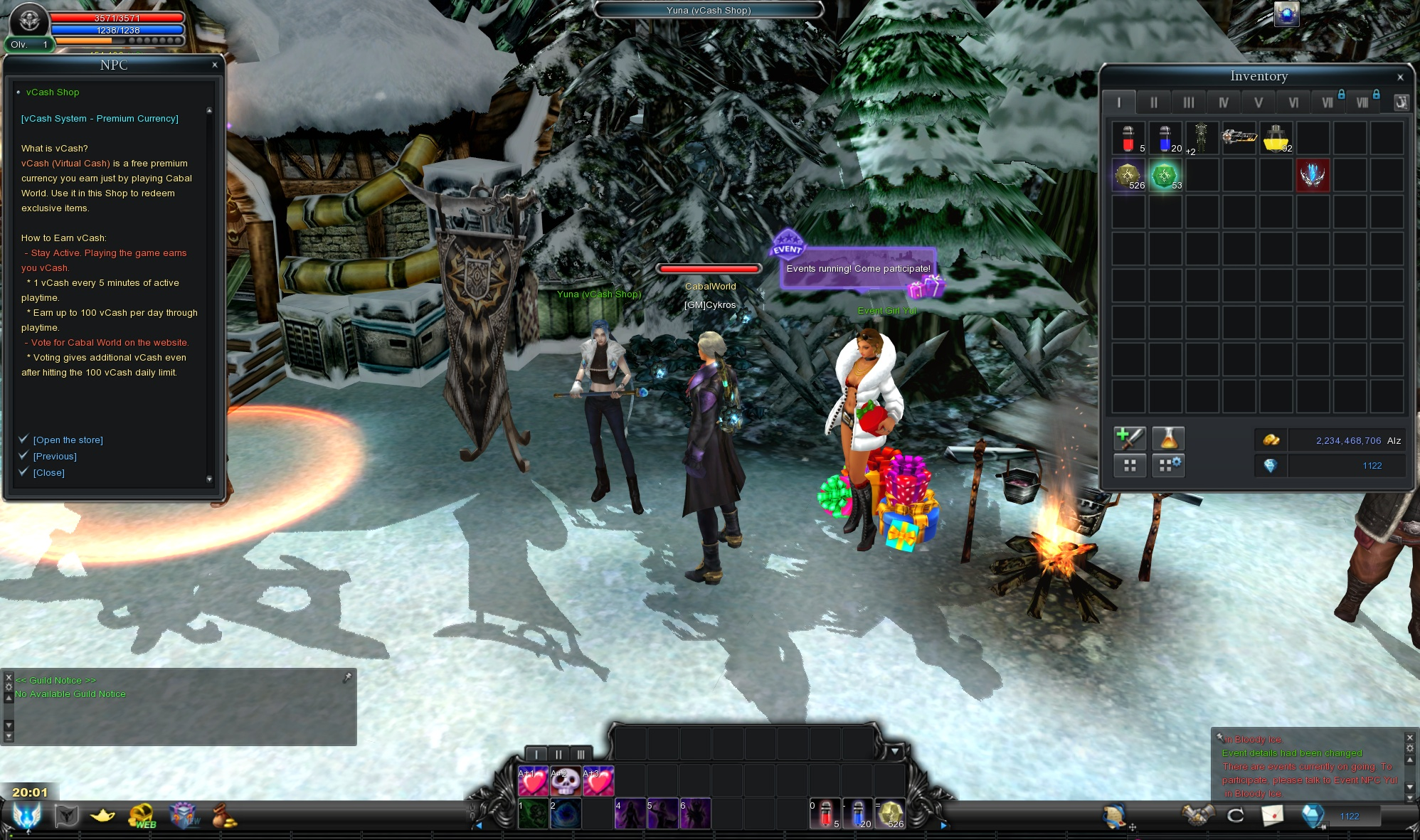The height and width of the screenshot is (840, 1420).
Task: Click the sword with green plus button
Action: click(x=1129, y=439)
